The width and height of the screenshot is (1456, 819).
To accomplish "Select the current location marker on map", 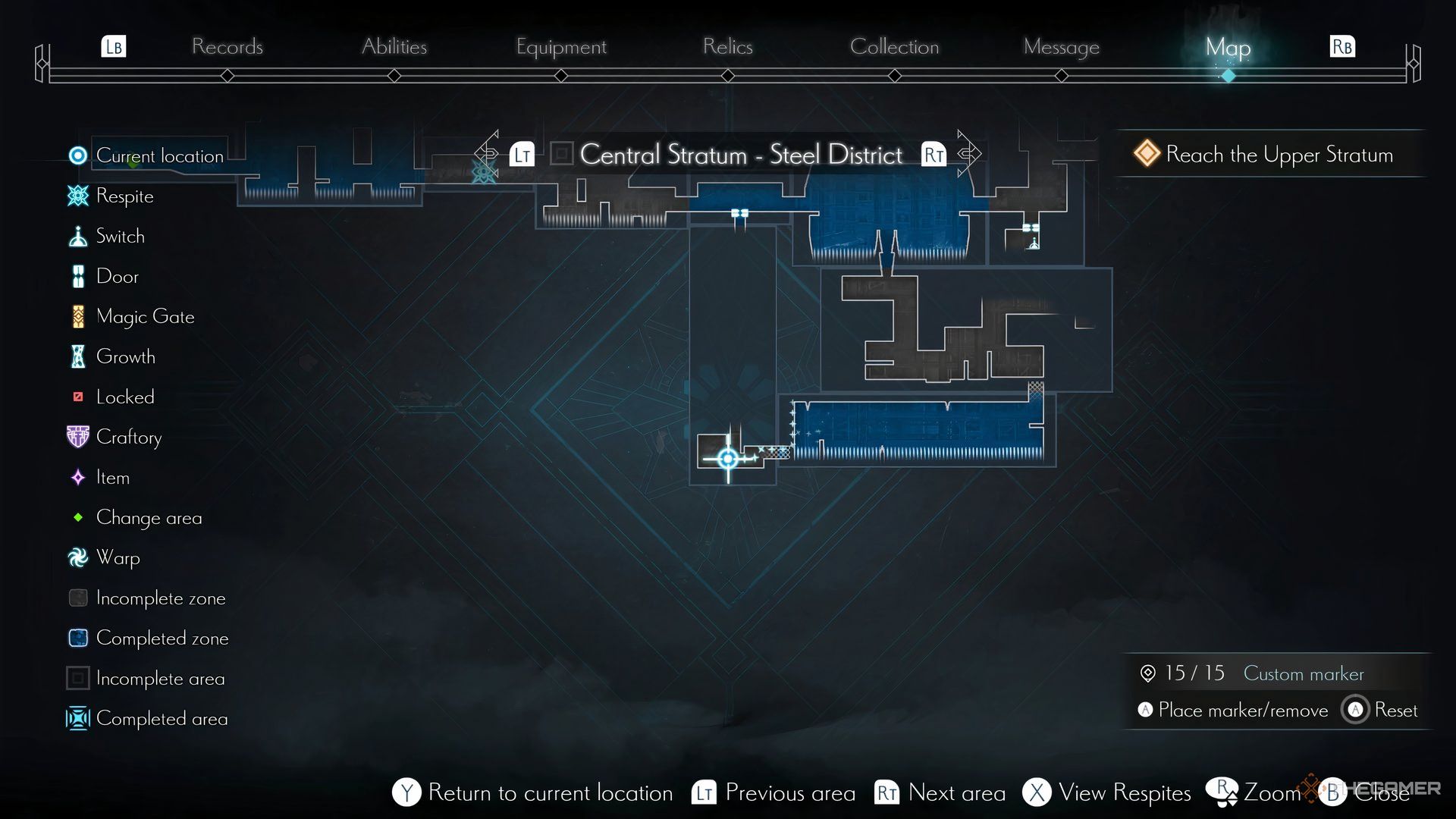I will [728, 458].
